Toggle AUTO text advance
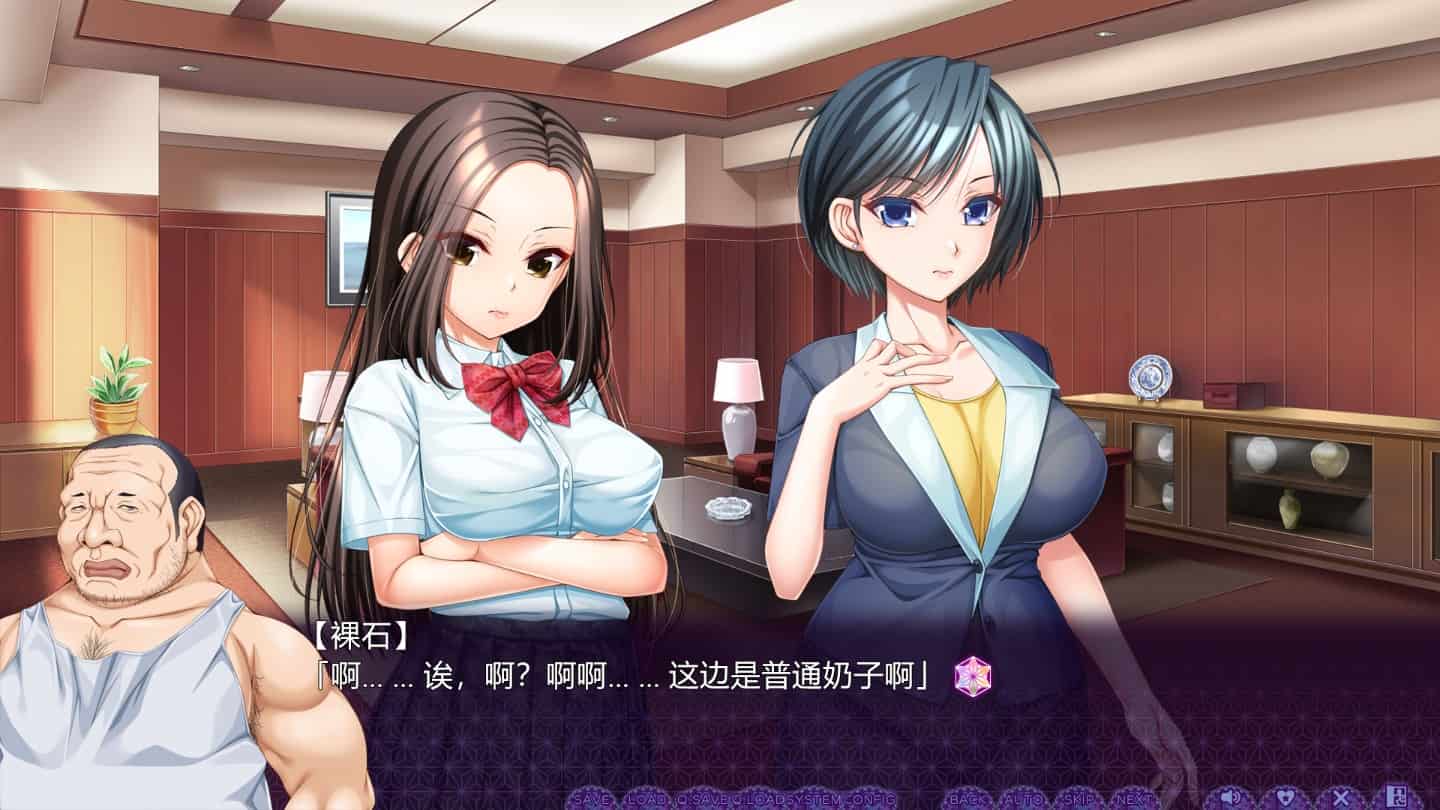1440x810 pixels. [x=1025, y=798]
